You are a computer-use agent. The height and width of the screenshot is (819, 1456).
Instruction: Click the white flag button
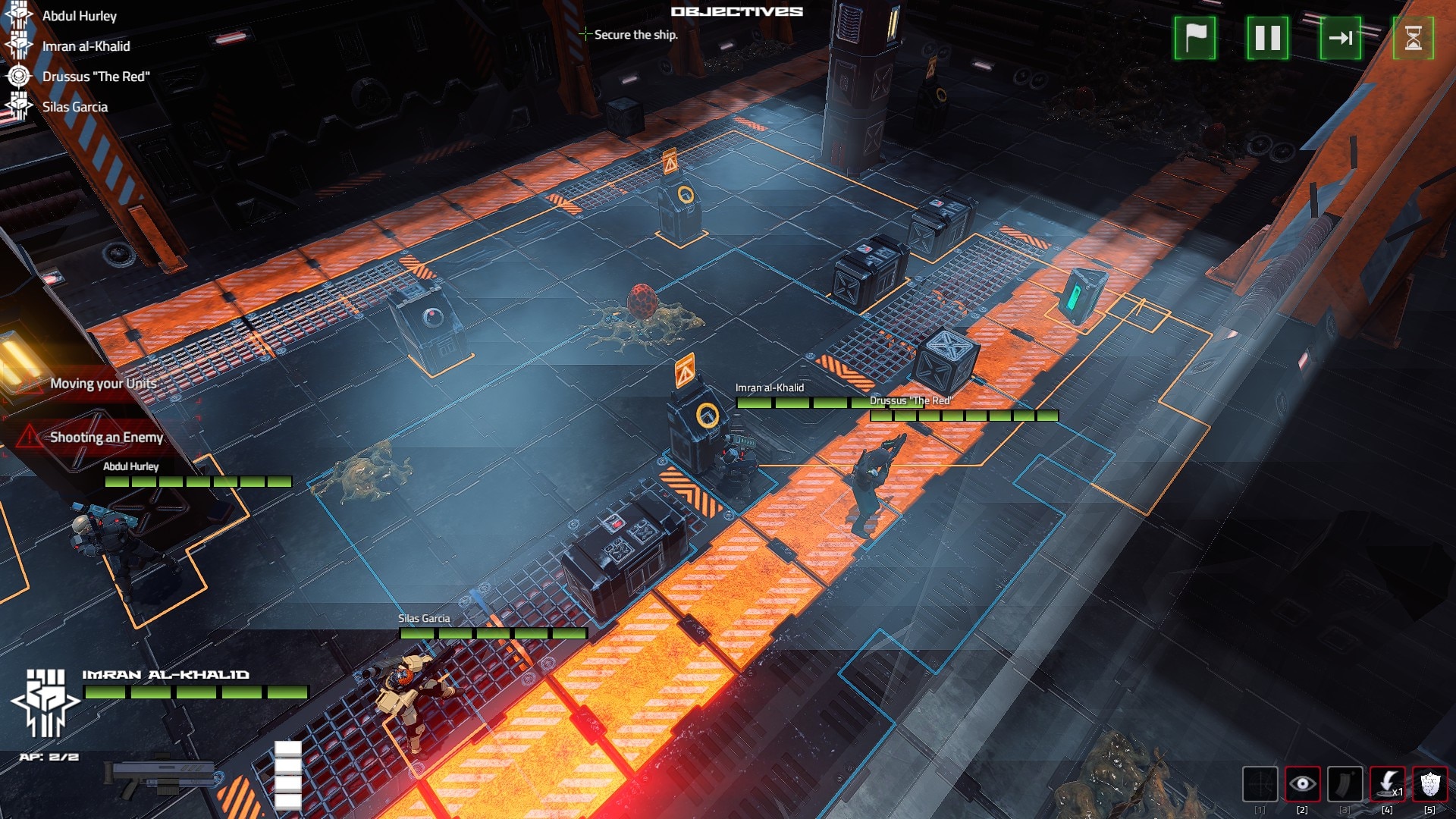pyautogui.click(x=1194, y=38)
